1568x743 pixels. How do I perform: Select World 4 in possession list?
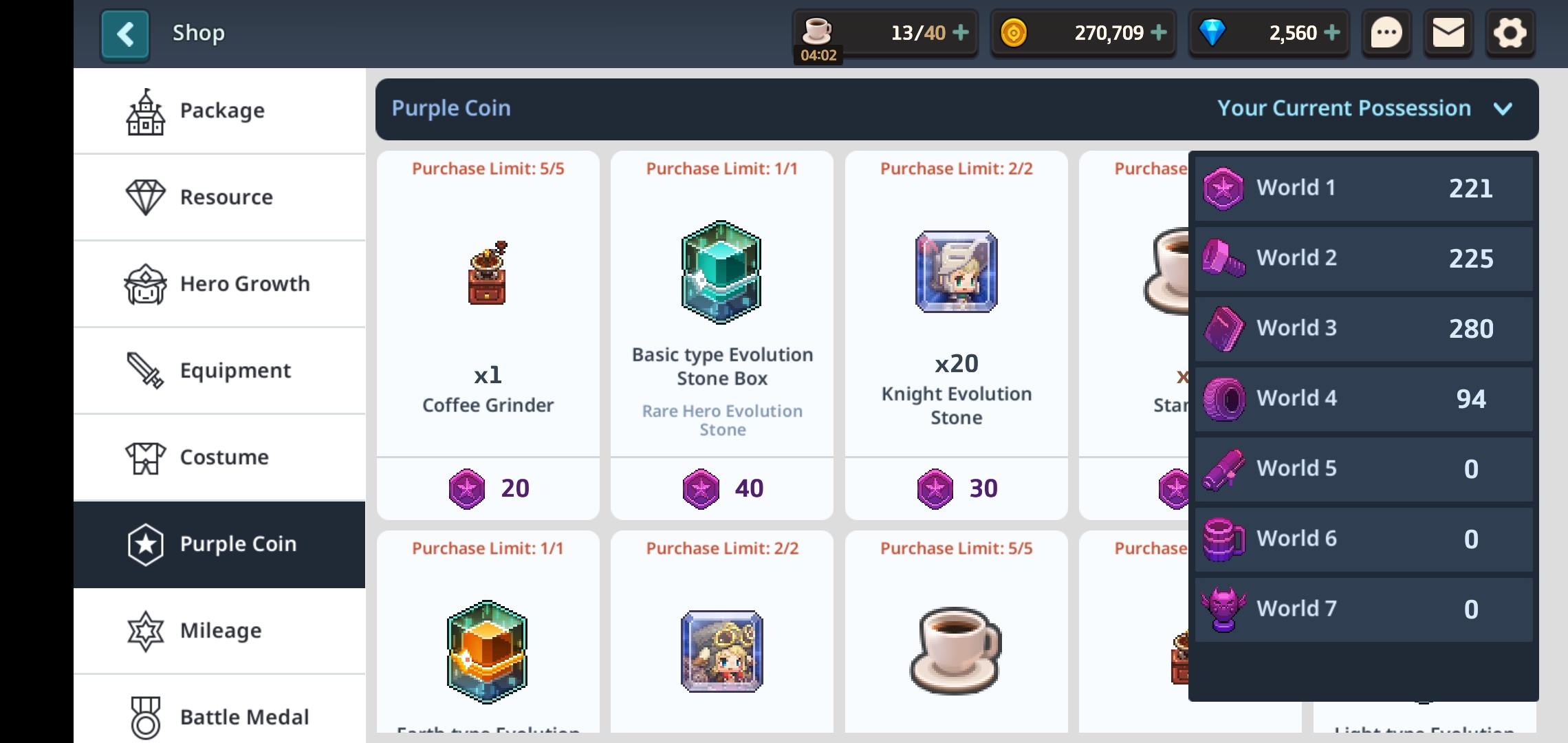1363,399
